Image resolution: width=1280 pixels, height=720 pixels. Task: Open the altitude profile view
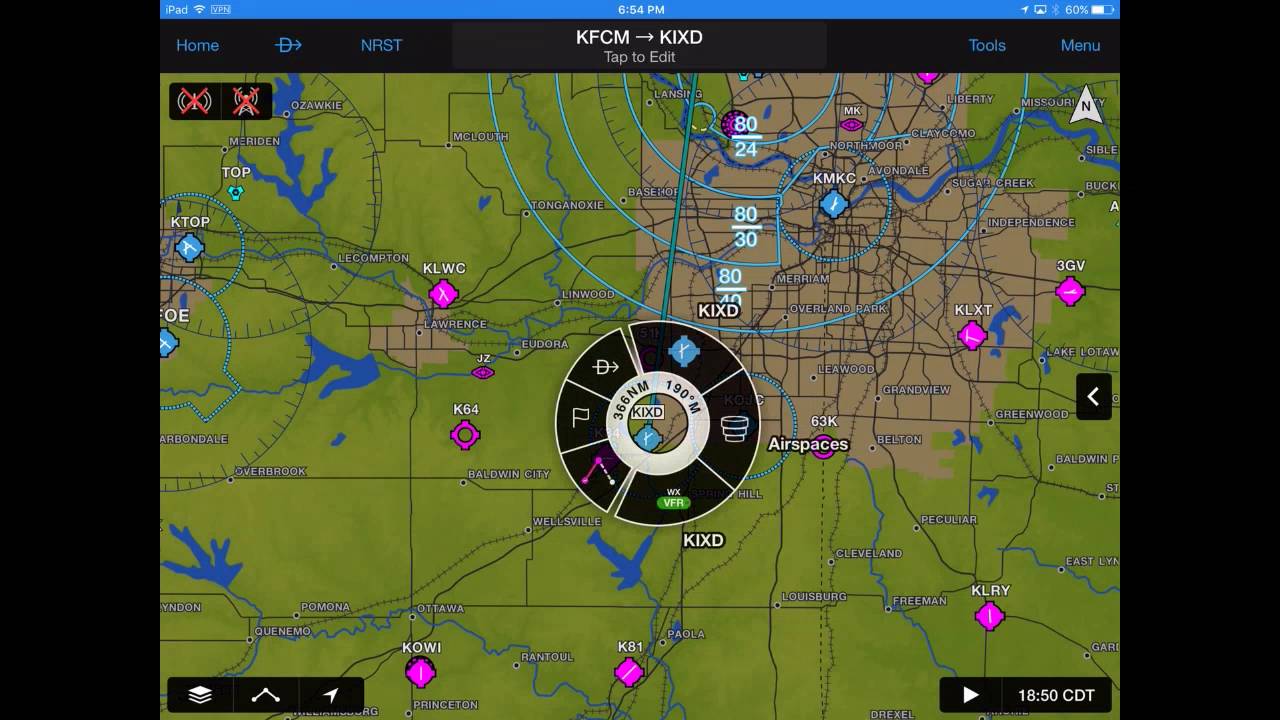point(264,694)
